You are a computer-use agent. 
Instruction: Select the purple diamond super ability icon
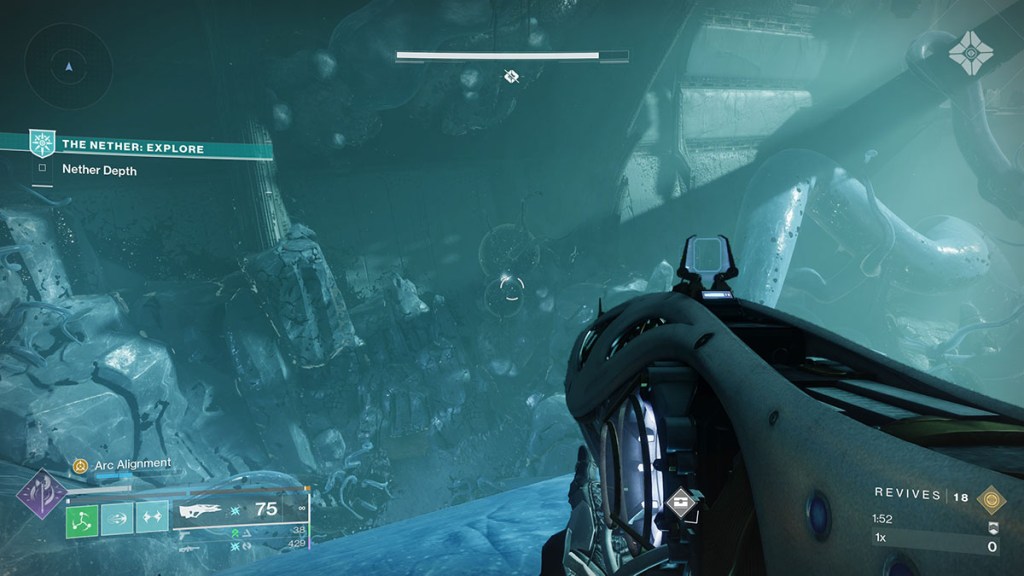click(42, 494)
